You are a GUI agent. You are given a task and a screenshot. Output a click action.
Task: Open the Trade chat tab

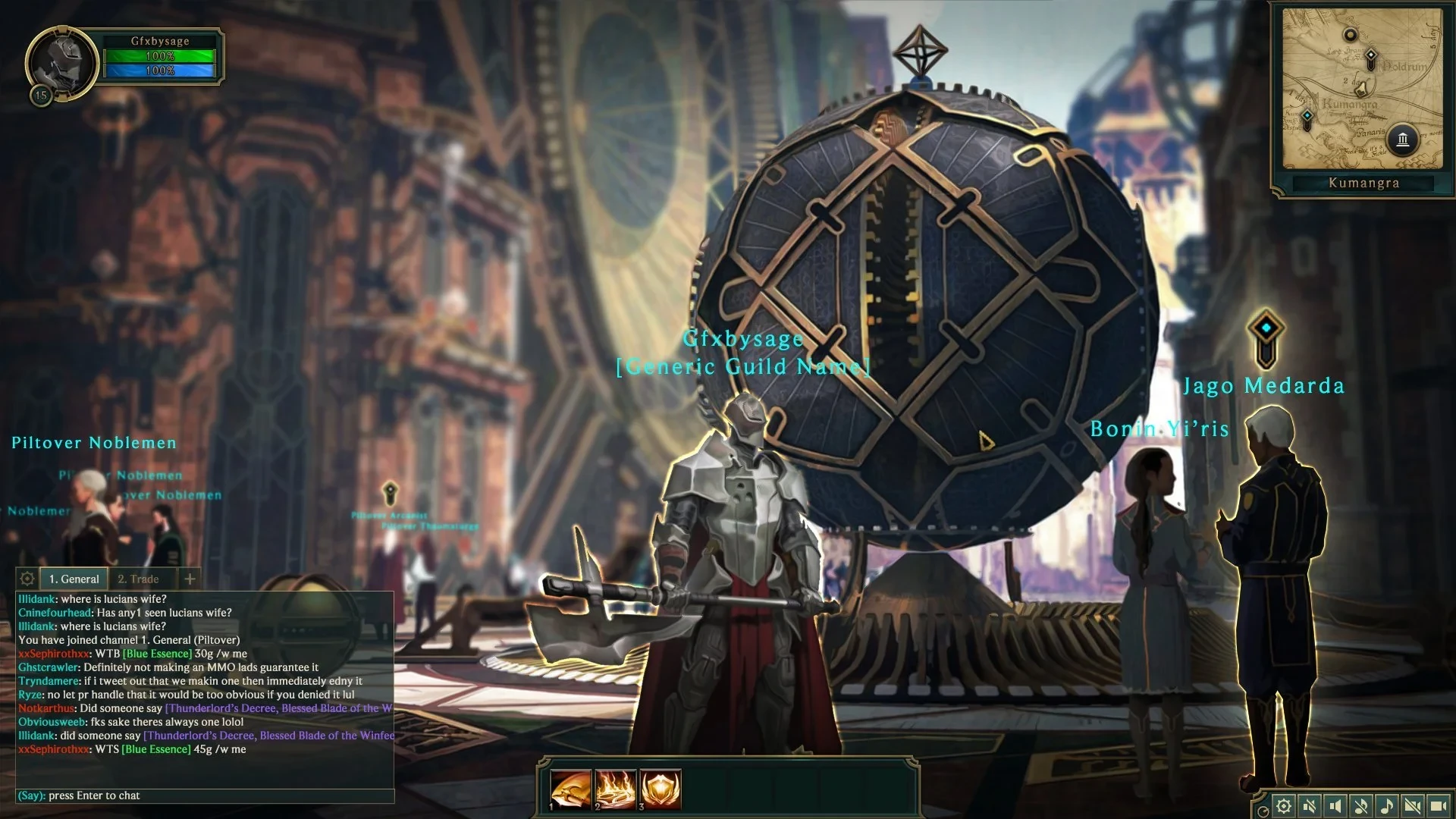pyautogui.click(x=138, y=579)
